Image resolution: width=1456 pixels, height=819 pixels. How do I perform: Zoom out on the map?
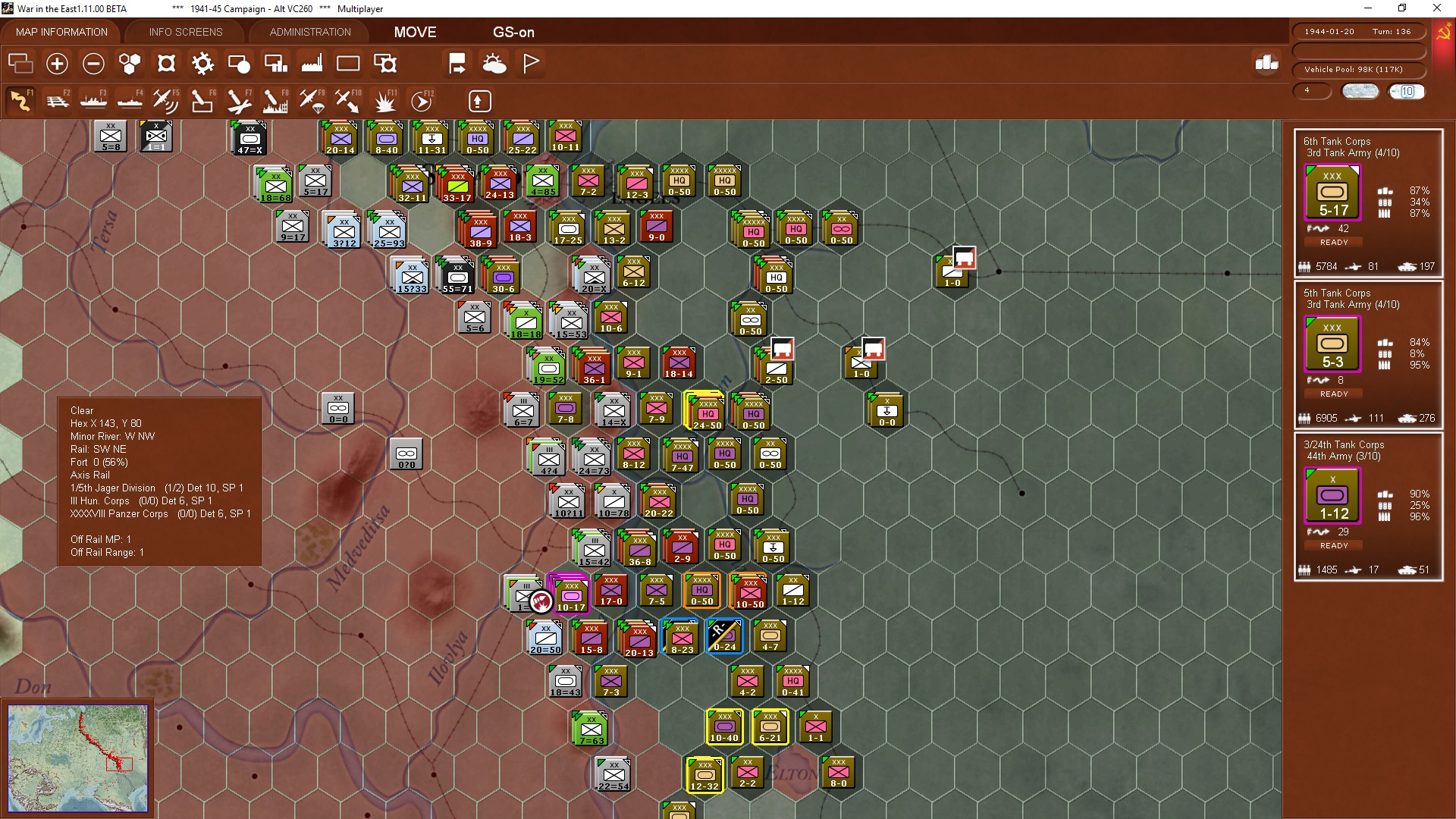click(93, 64)
